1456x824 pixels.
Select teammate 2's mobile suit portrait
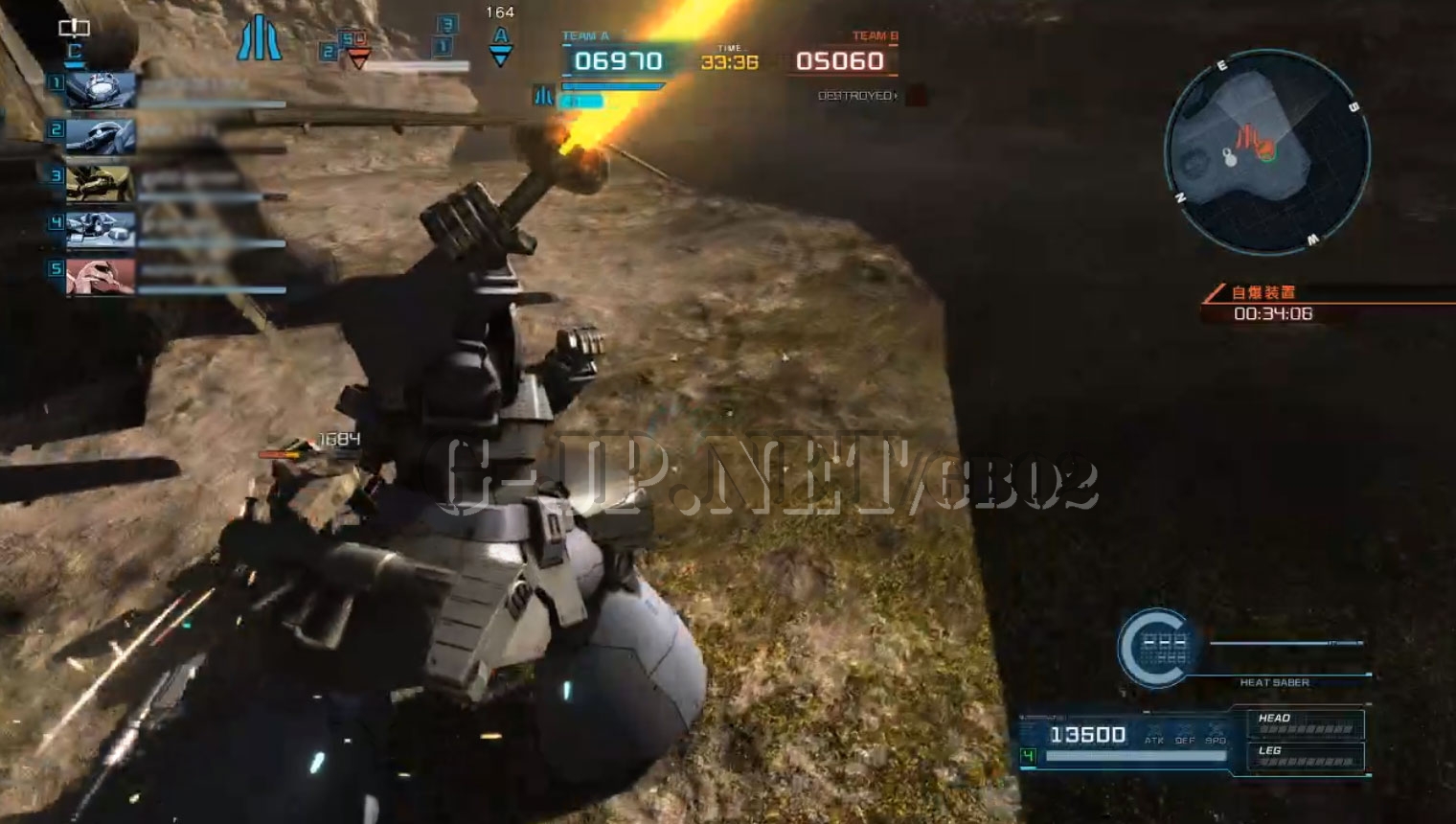tap(101, 136)
